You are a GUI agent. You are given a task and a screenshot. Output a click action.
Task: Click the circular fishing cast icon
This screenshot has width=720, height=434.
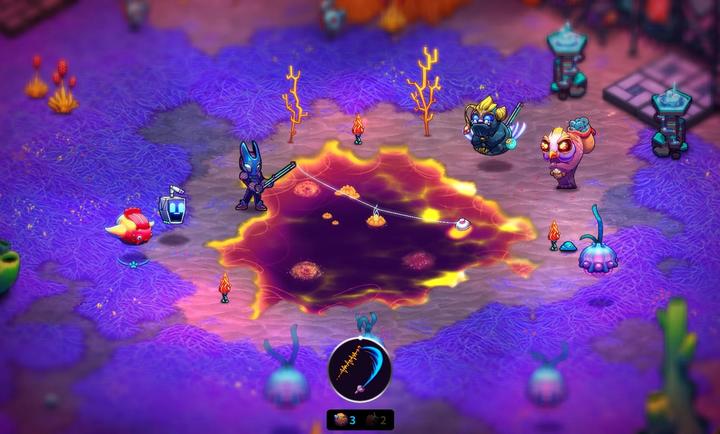point(360,370)
